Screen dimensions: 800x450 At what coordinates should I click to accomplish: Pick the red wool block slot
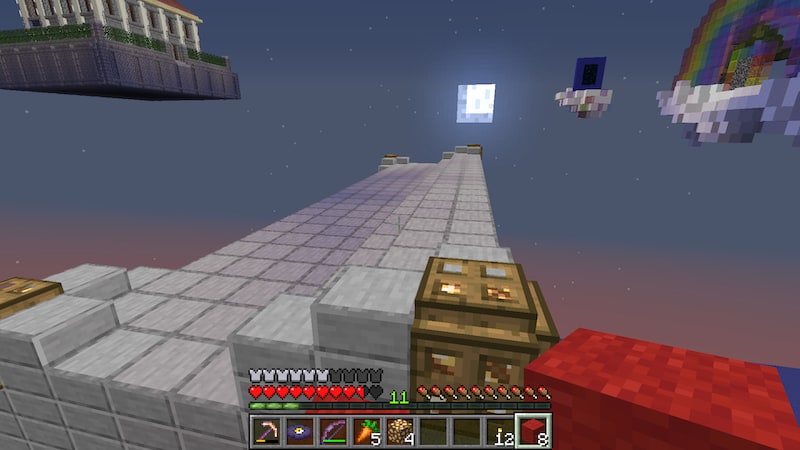[x=533, y=432]
